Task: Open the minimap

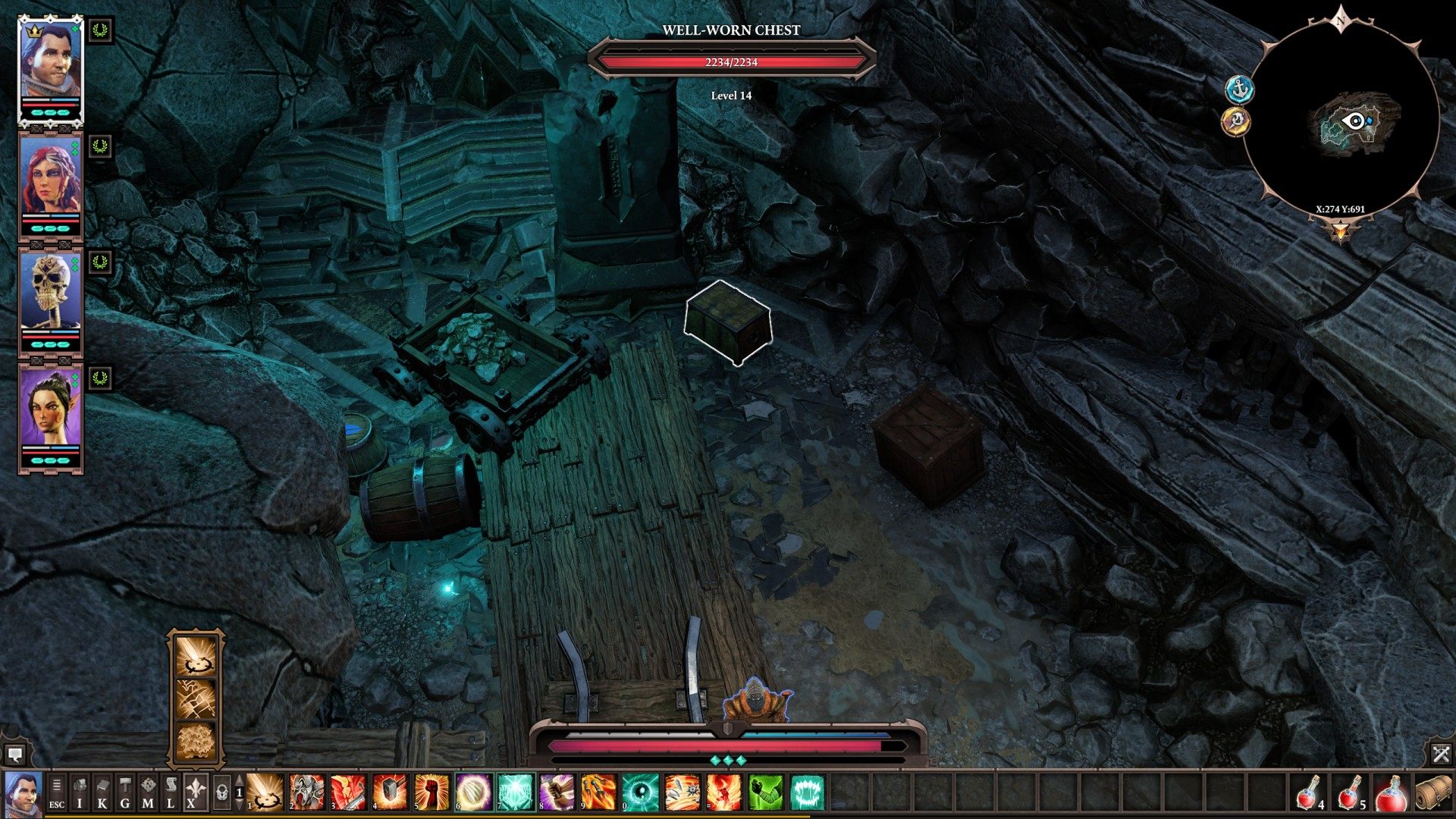Action: pyautogui.click(x=1341, y=119)
